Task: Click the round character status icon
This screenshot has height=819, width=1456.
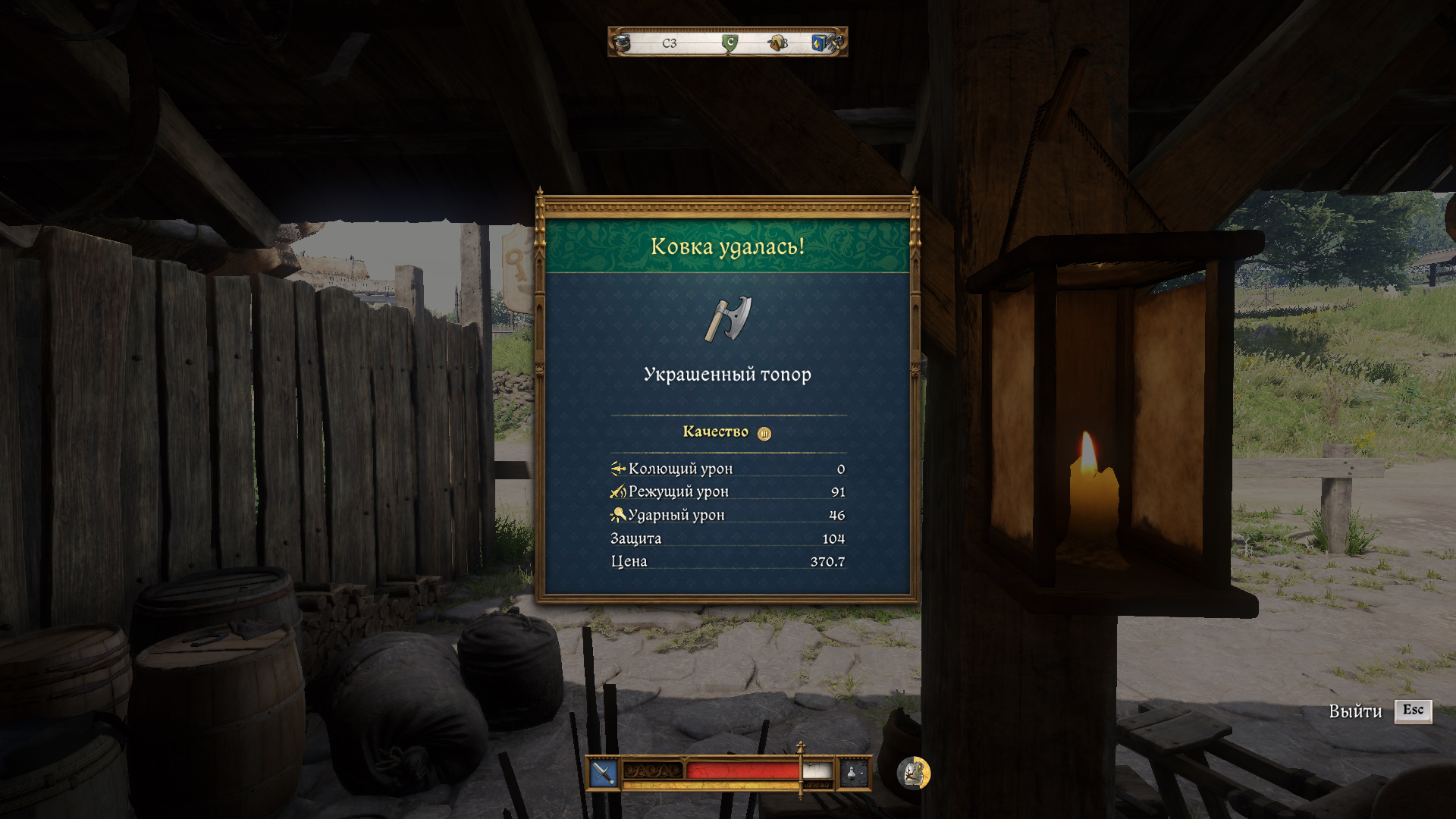Action: (913, 773)
